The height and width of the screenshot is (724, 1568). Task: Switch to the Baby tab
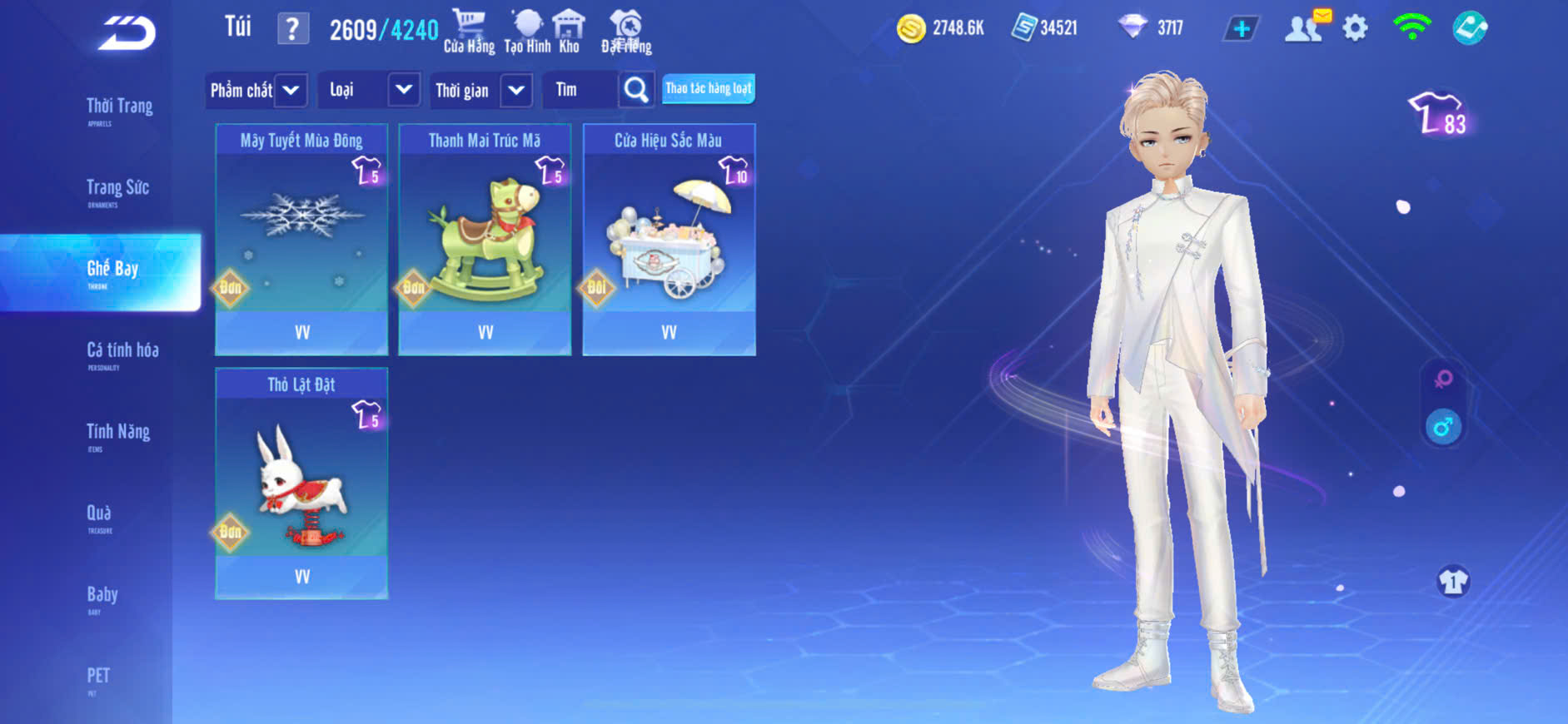pyautogui.click(x=102, y=596)
